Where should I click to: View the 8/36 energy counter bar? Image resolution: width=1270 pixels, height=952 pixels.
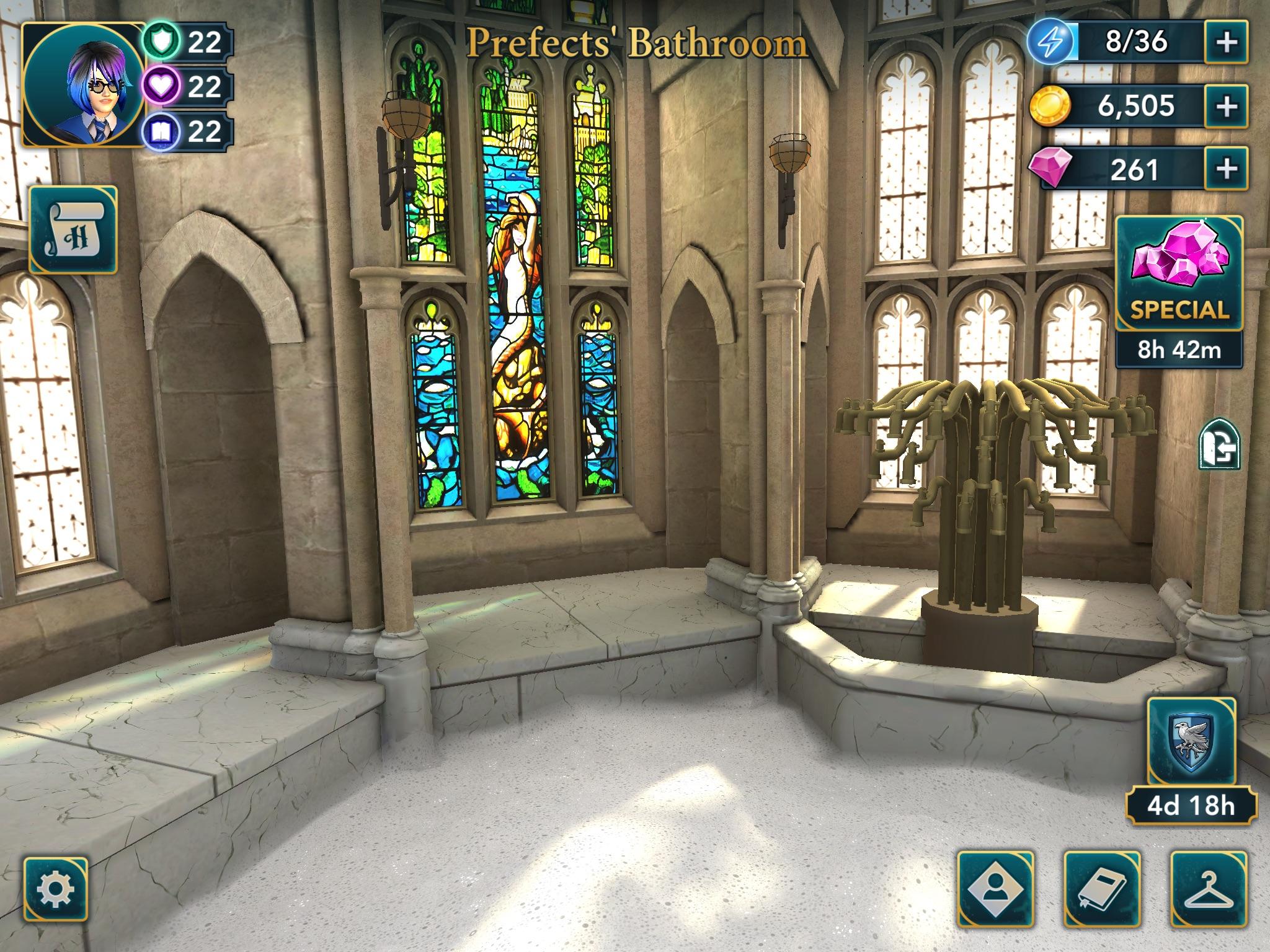coord(1138,42)
